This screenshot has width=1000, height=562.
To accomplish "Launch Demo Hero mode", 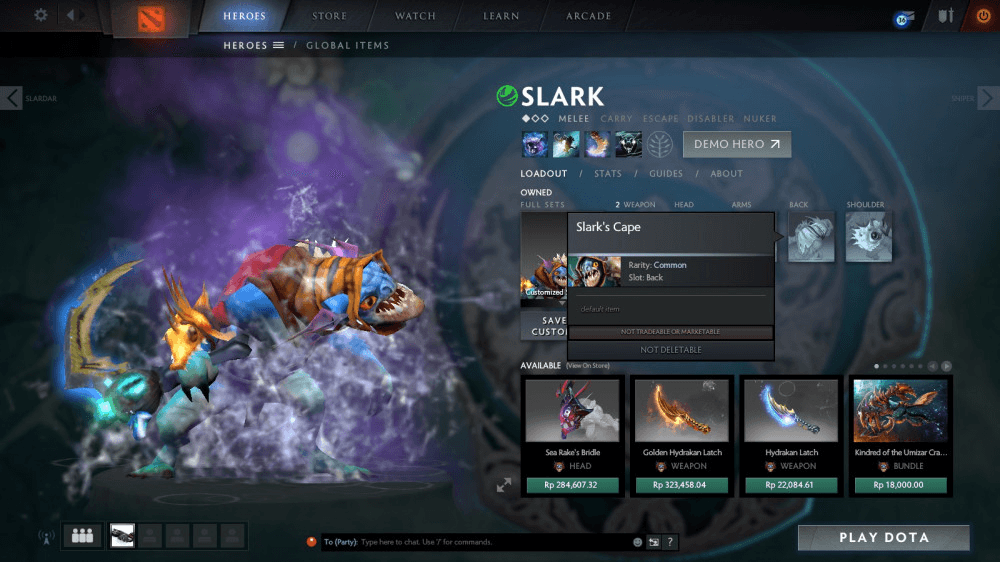I will click(x=737, y=144).
